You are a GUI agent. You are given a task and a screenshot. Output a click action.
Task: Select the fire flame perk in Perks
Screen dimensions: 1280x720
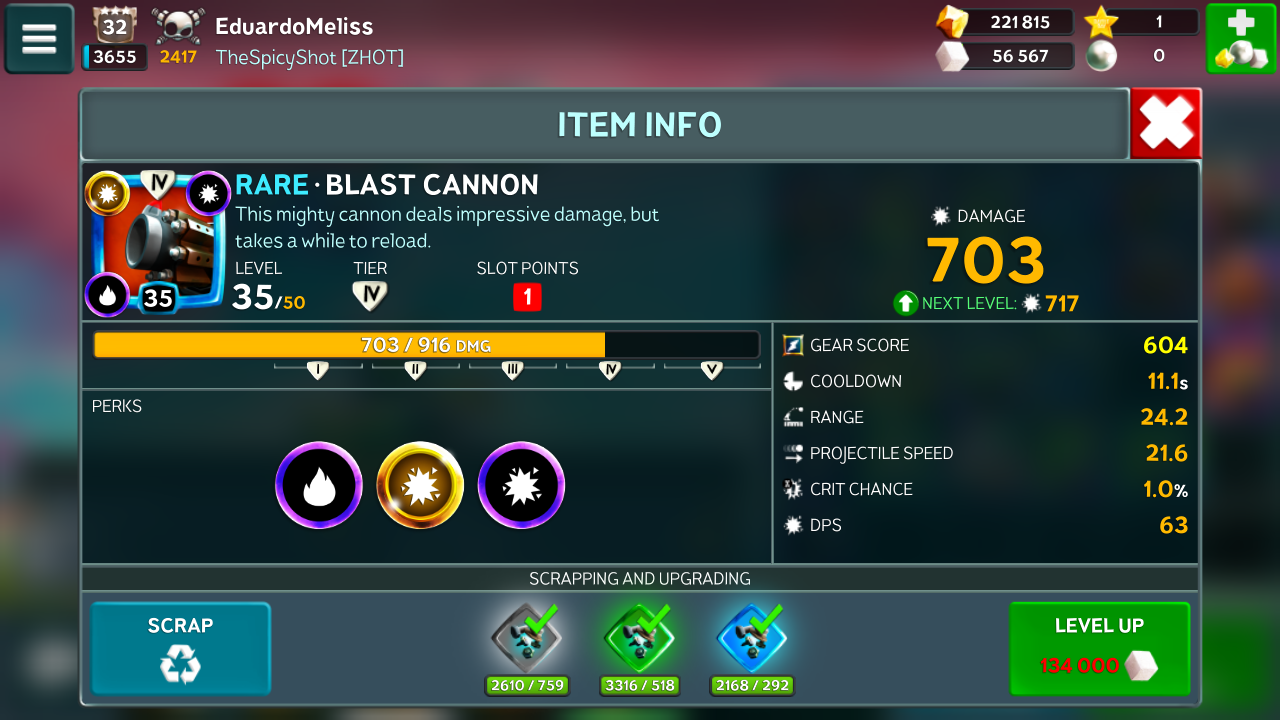319,485
